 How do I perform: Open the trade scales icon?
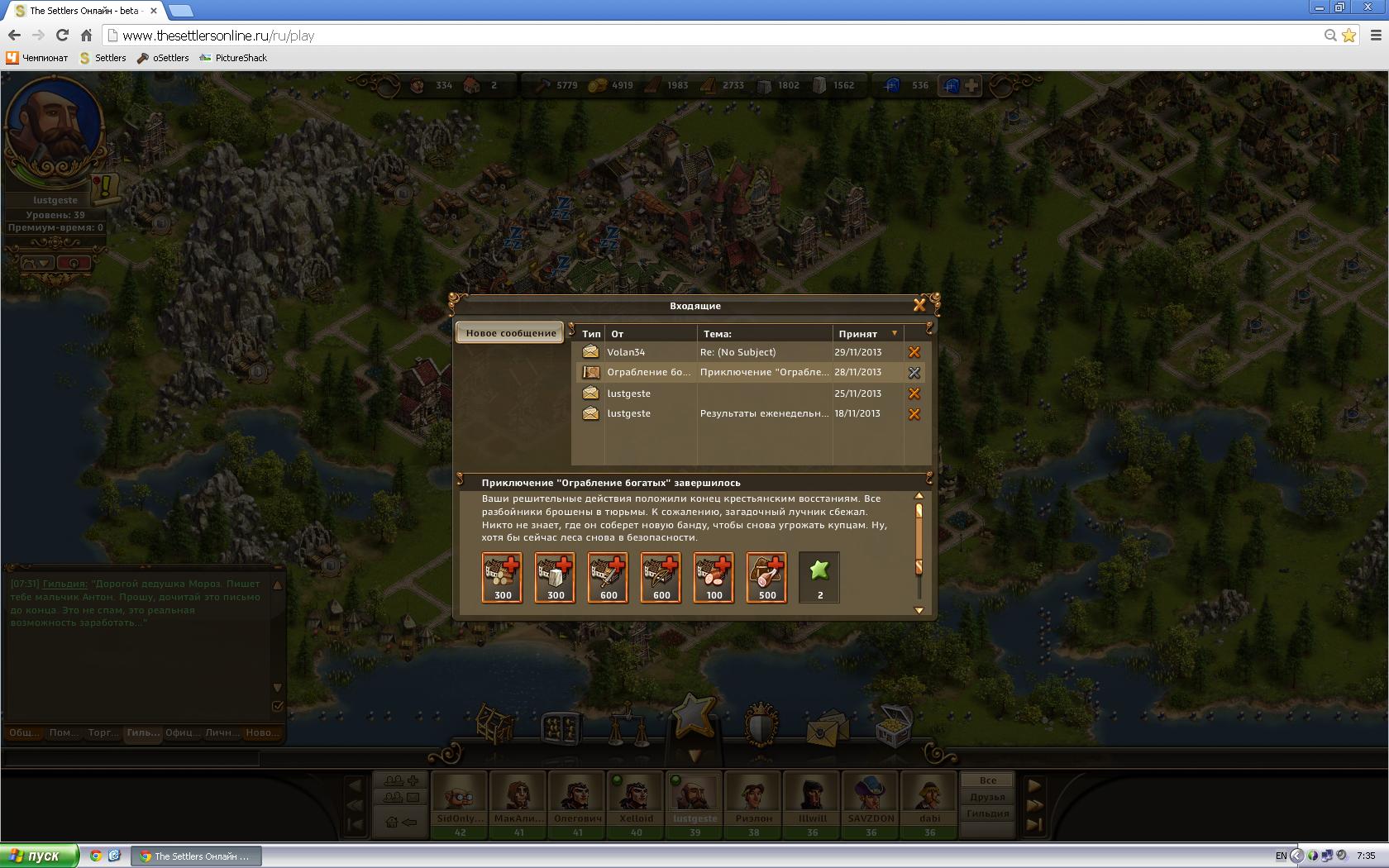[628, 726]
